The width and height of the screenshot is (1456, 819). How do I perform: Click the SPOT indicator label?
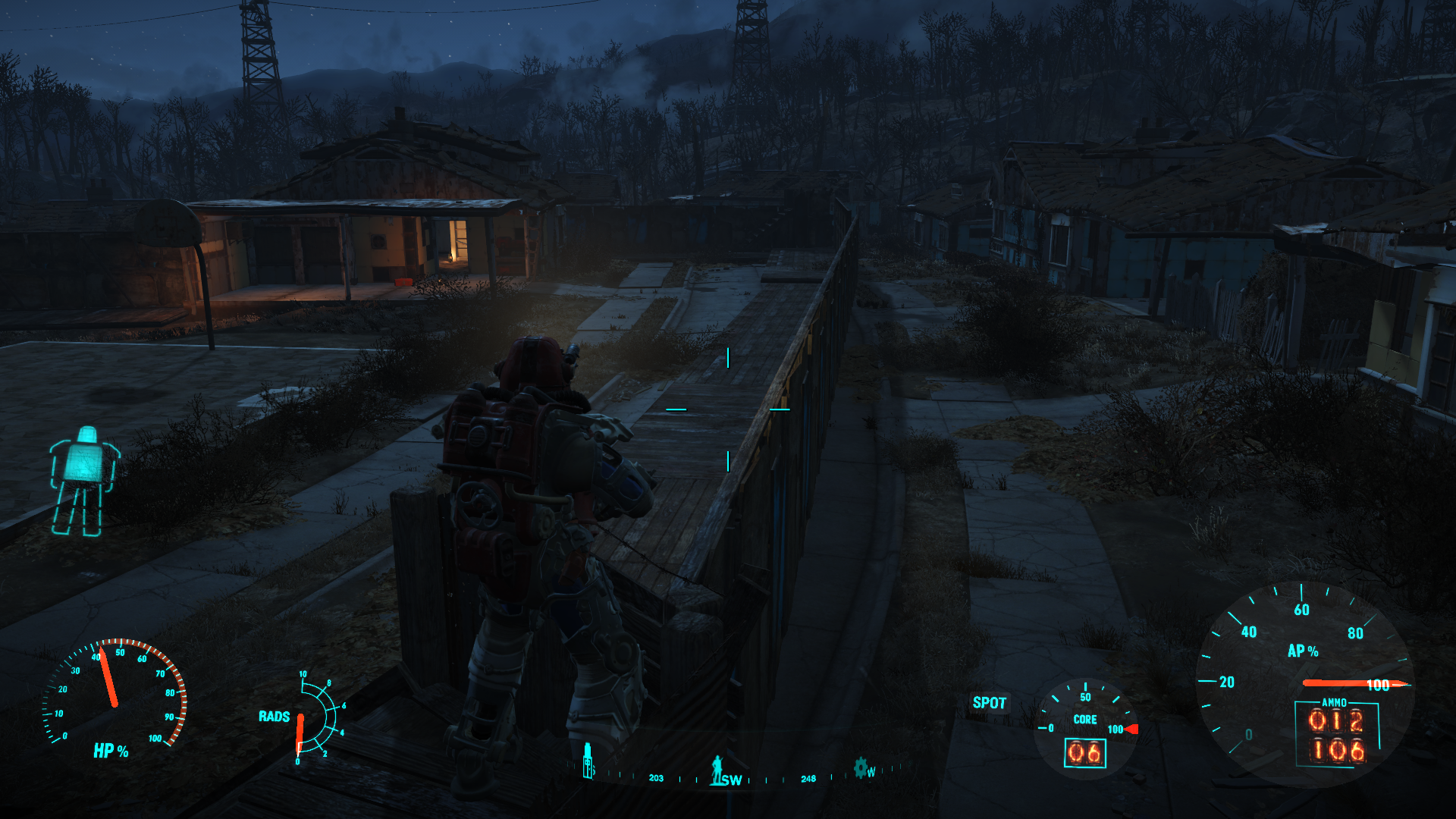(989, 703)
